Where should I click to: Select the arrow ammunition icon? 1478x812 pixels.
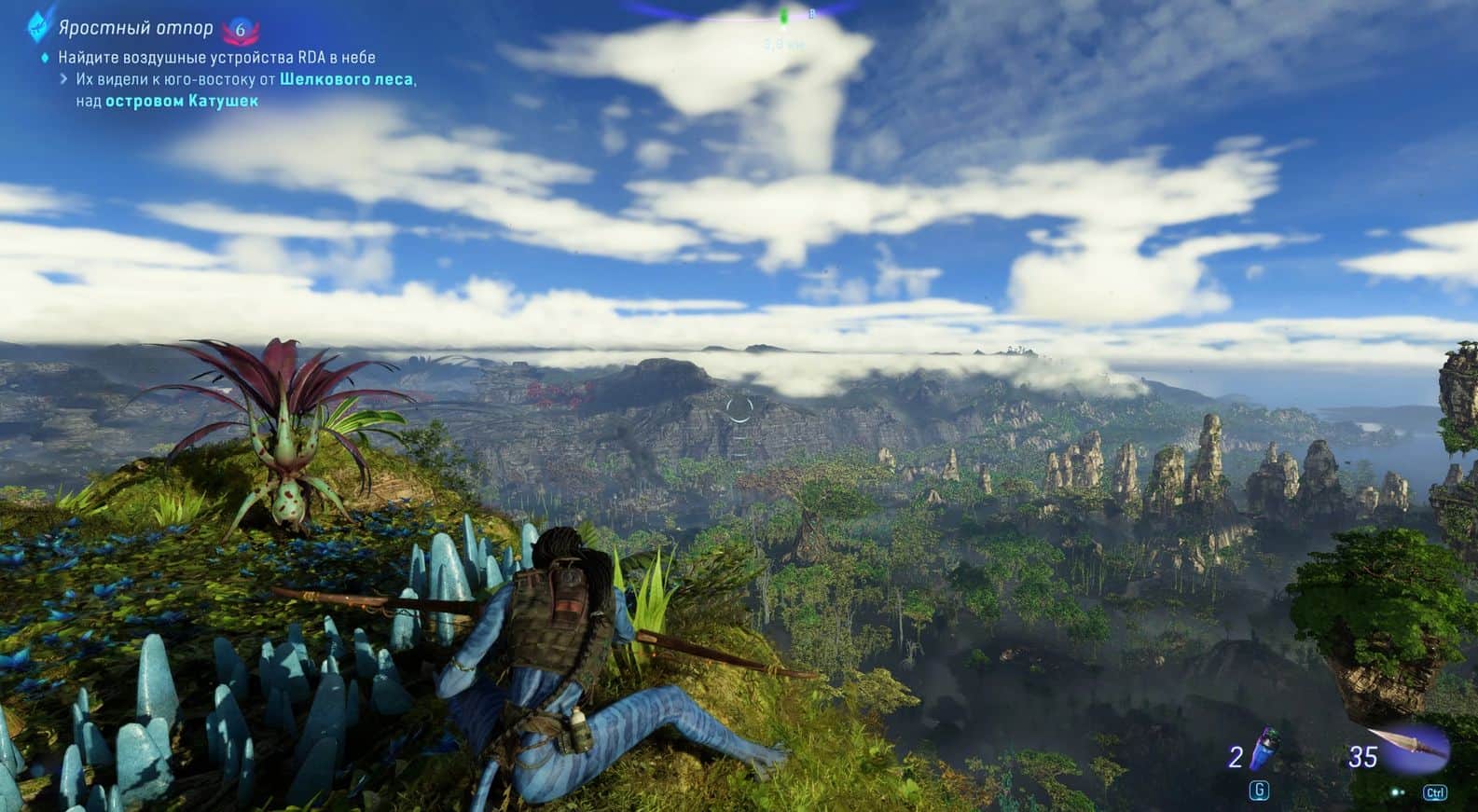(1410, 747)
